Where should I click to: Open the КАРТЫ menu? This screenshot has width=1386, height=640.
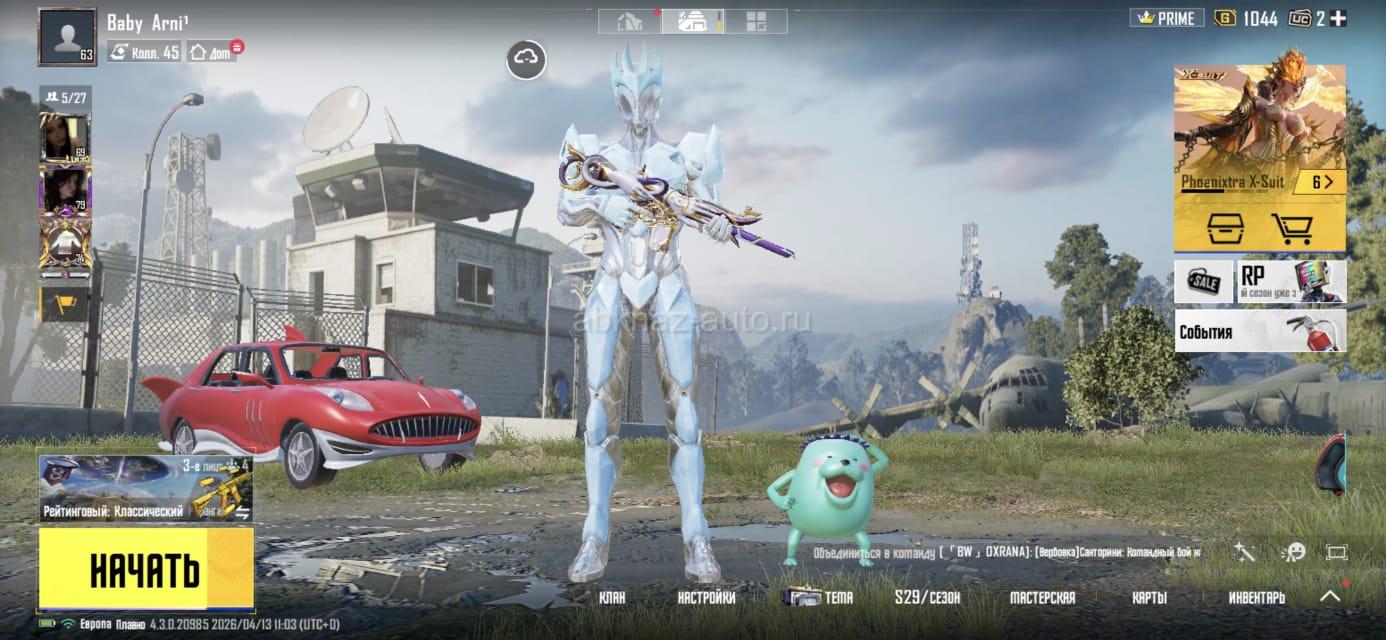coord(1149,598)
